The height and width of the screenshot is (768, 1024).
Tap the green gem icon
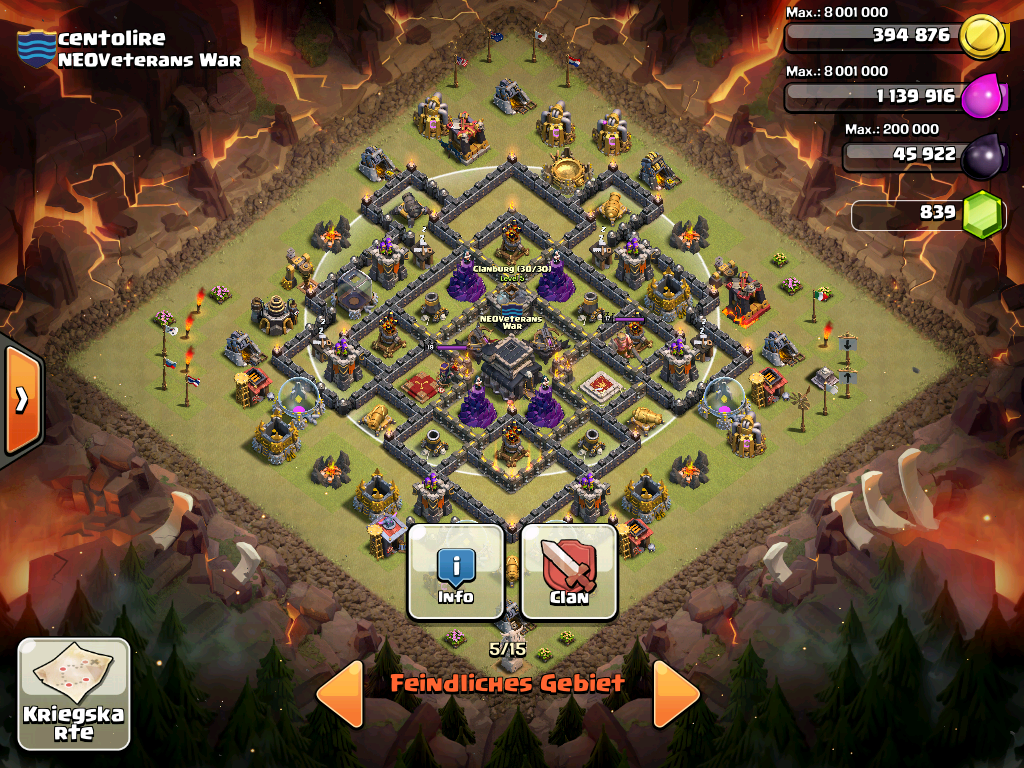pos(981,214)
